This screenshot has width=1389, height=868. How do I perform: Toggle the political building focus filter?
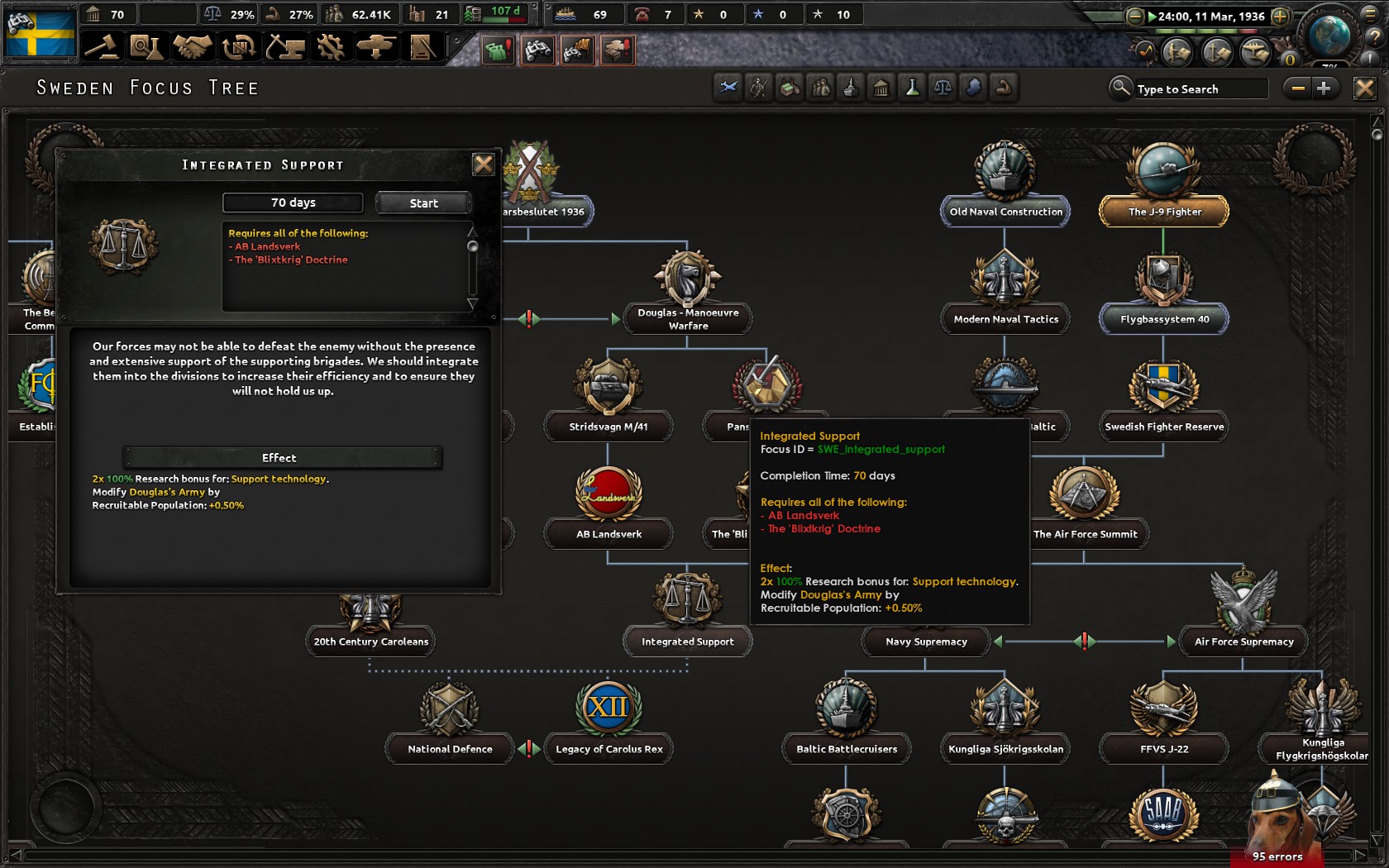tap(881, 88)
